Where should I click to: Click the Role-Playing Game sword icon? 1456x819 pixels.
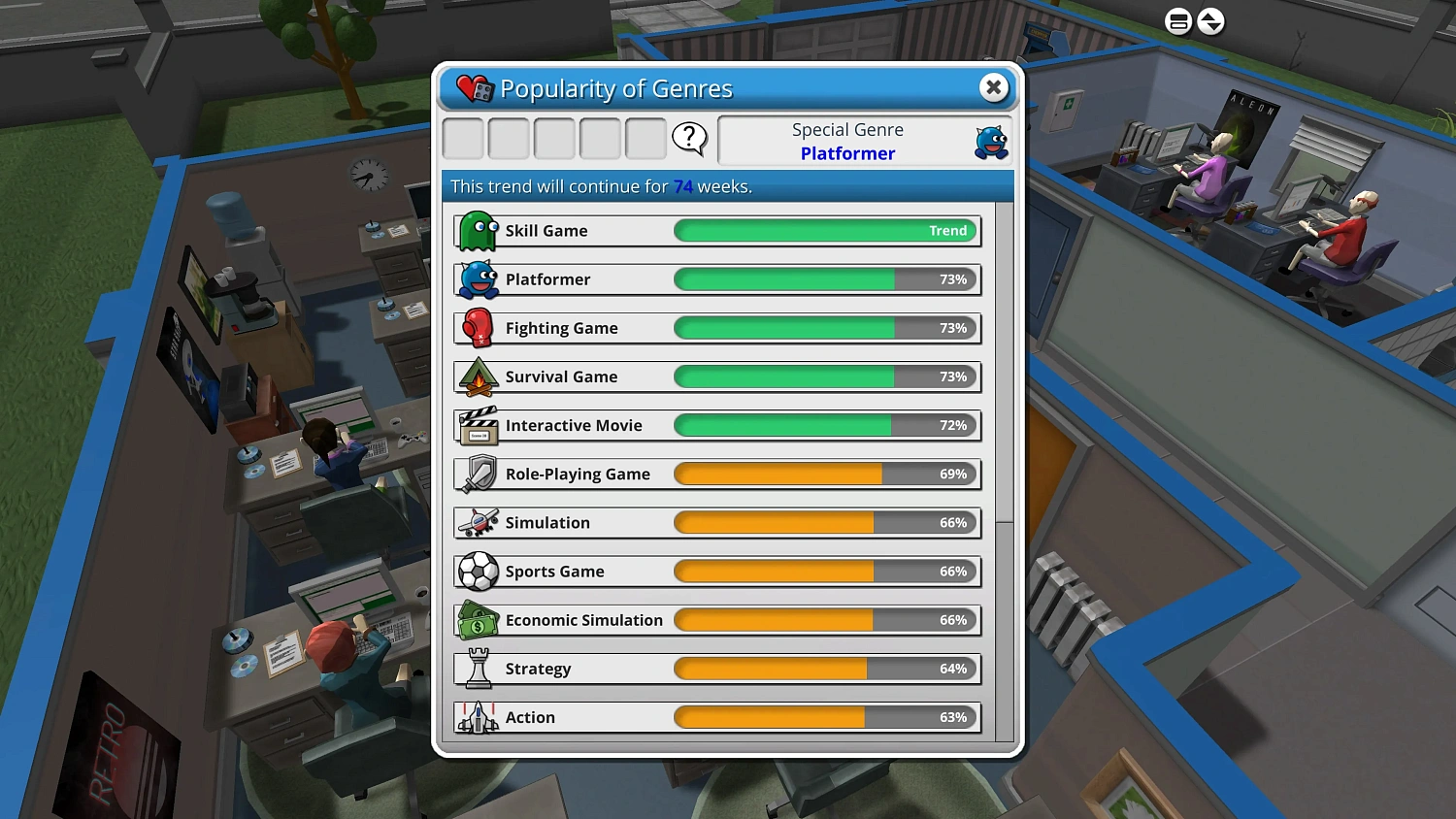coord(477,474)
